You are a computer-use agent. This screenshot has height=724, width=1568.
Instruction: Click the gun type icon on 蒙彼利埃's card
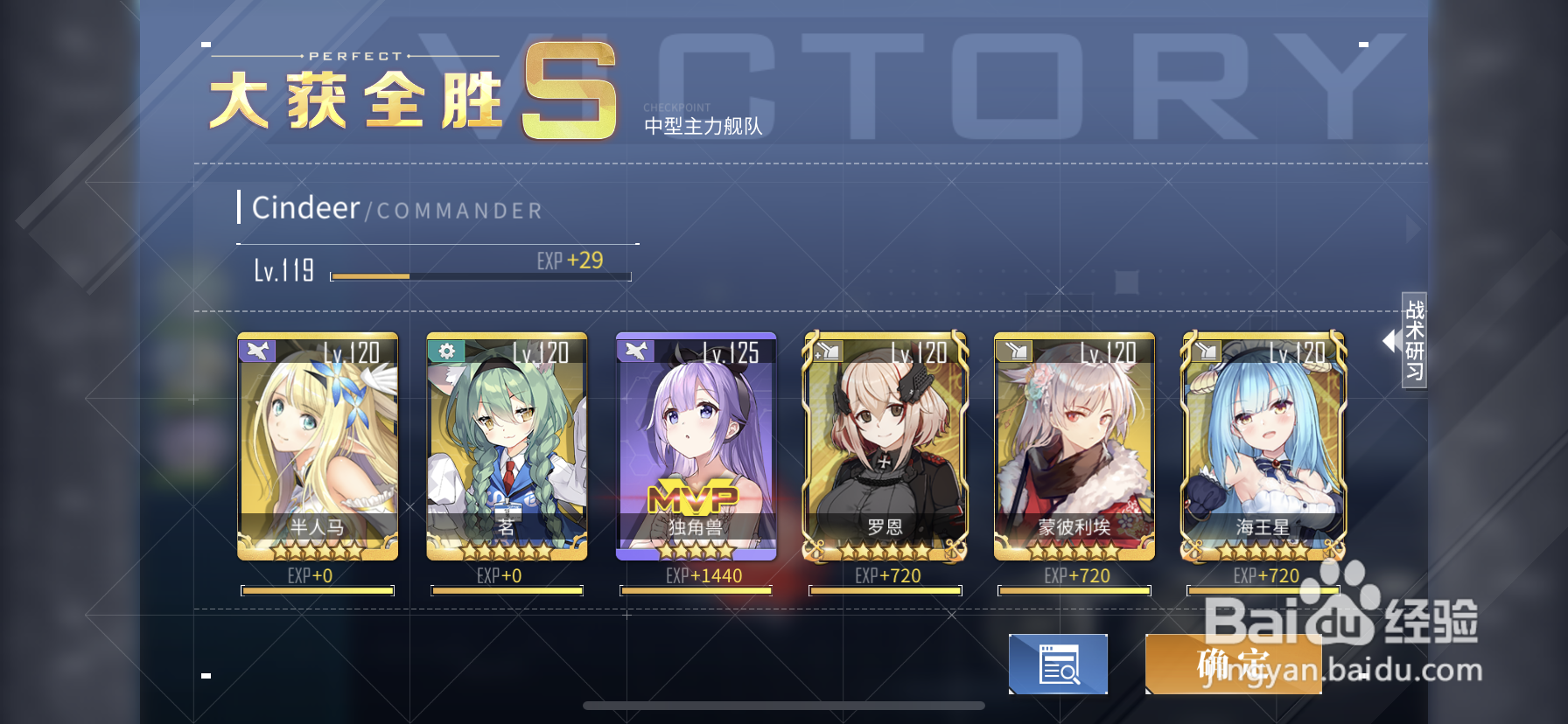coord(1013,350)
